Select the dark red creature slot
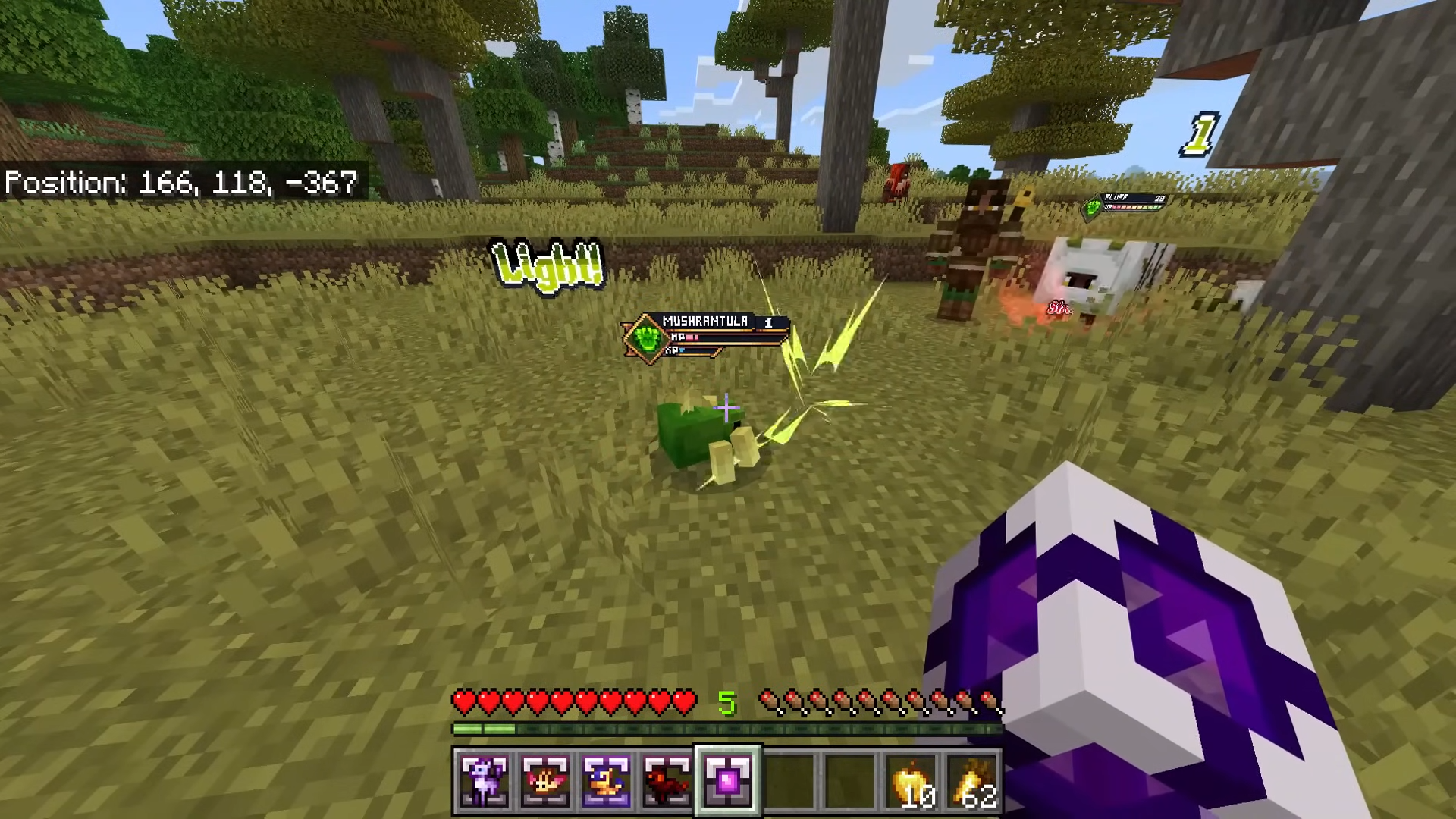Image resolution: width=1456 pixels, height=819 pixels. [x=667, y=780]
